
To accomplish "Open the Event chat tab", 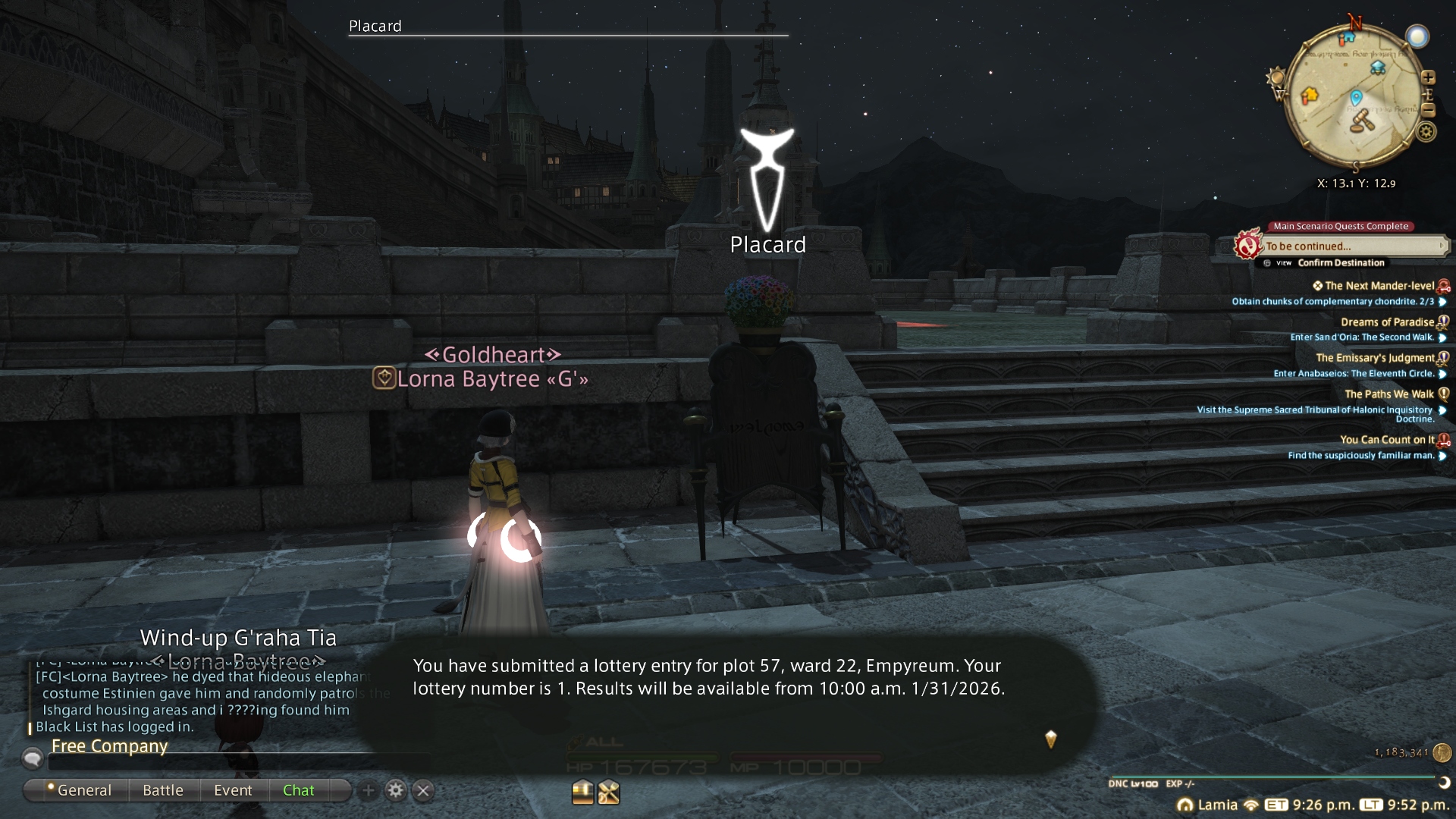I will 233,790.
